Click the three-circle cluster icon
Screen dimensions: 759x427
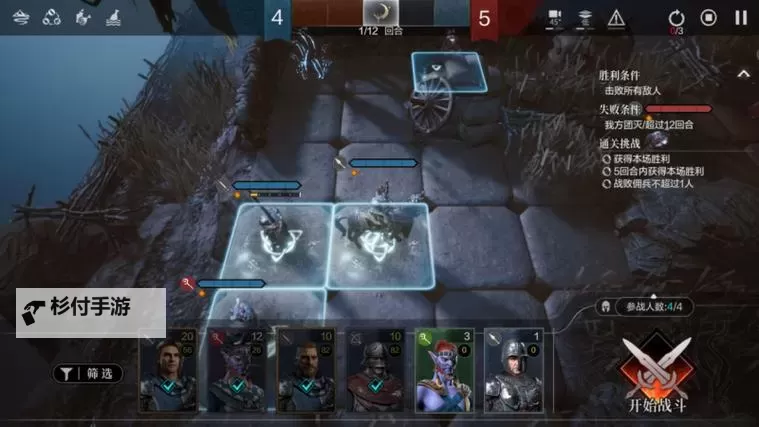[53, 17]
